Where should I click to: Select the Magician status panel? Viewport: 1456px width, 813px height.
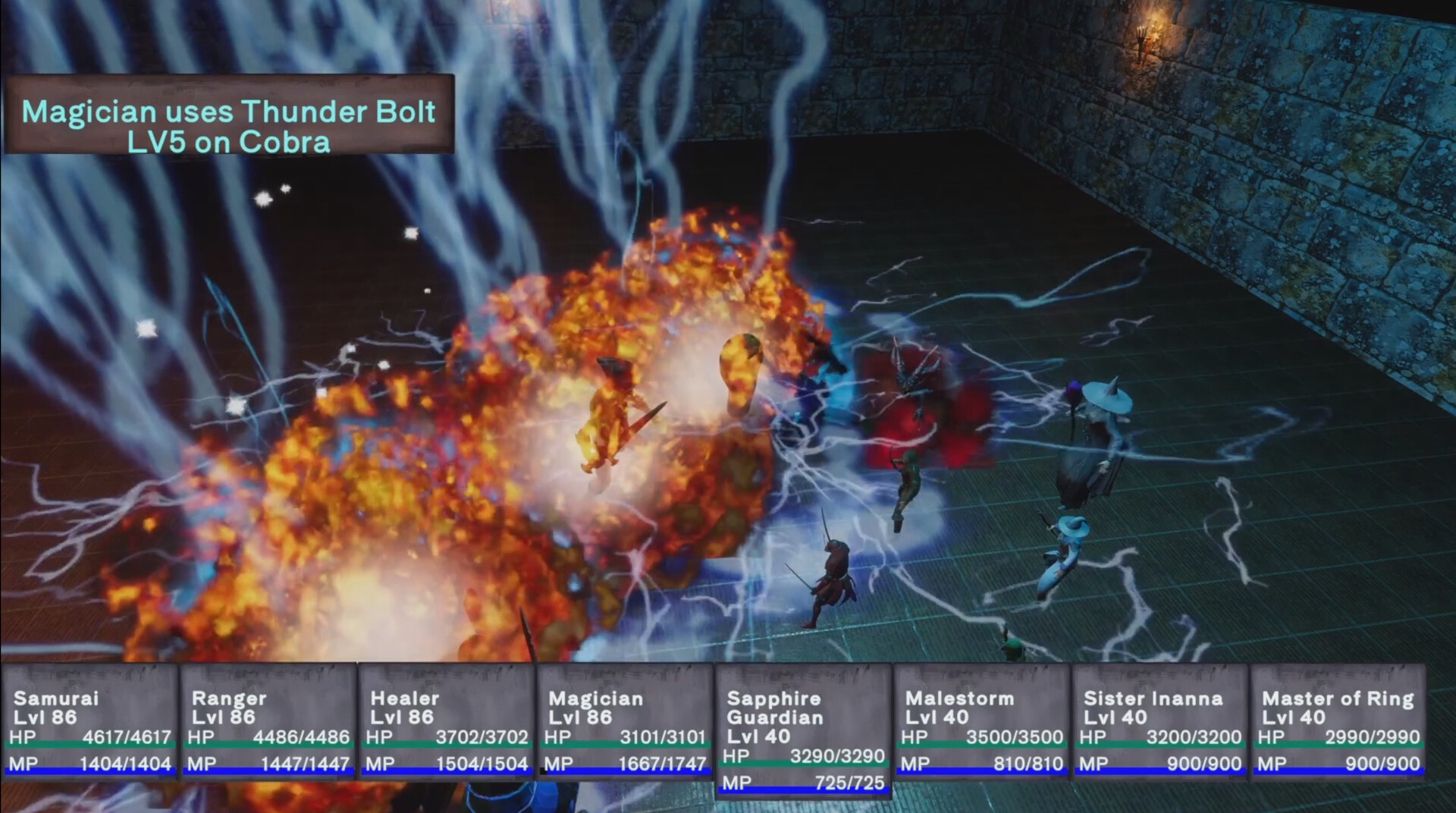tap(625, 722)
